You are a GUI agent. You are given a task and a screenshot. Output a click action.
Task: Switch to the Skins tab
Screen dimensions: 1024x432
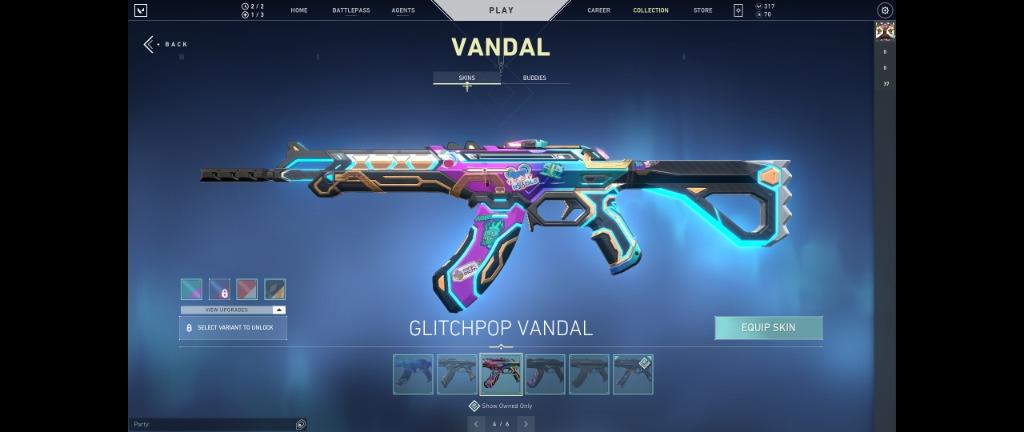(466, 77)
